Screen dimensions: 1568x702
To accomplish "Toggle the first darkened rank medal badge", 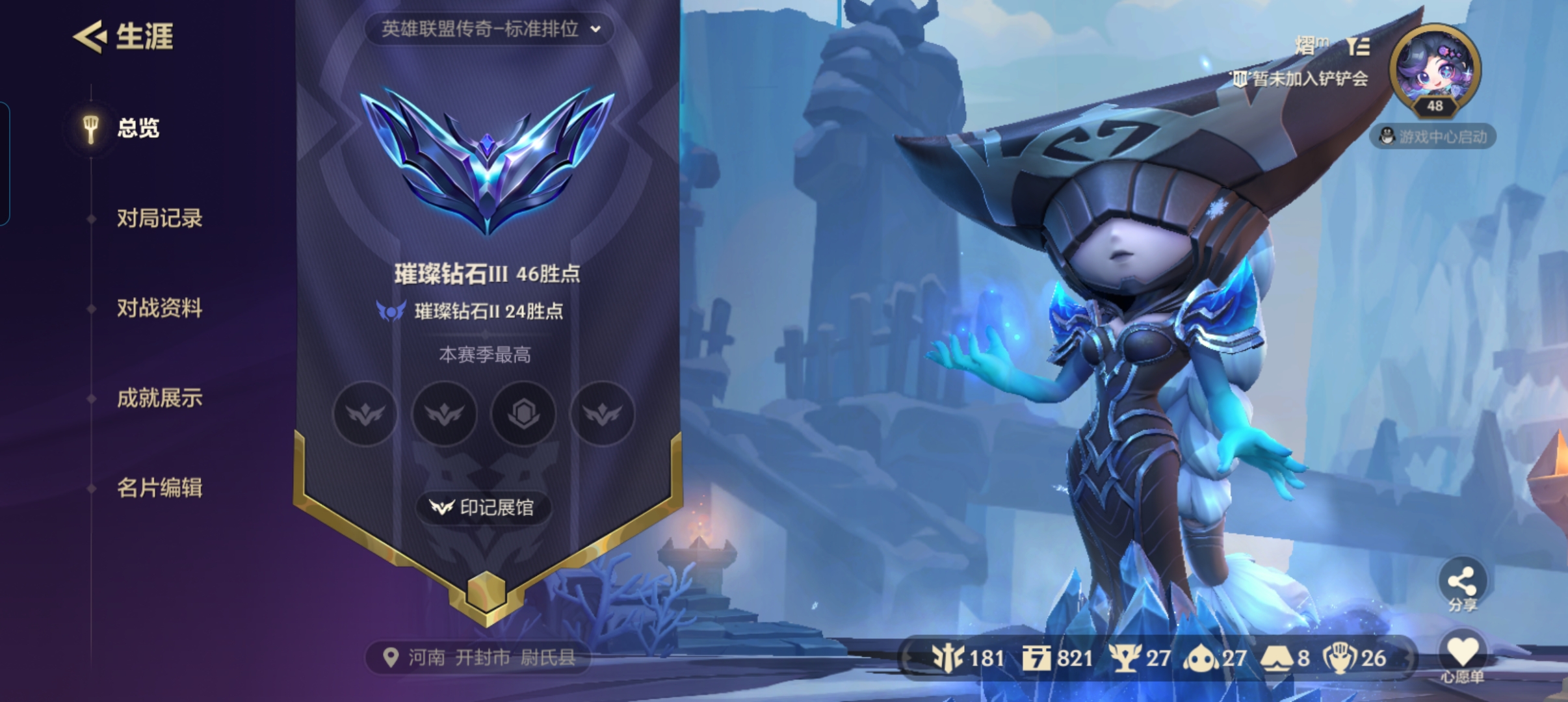I will (x=365, y=414).
